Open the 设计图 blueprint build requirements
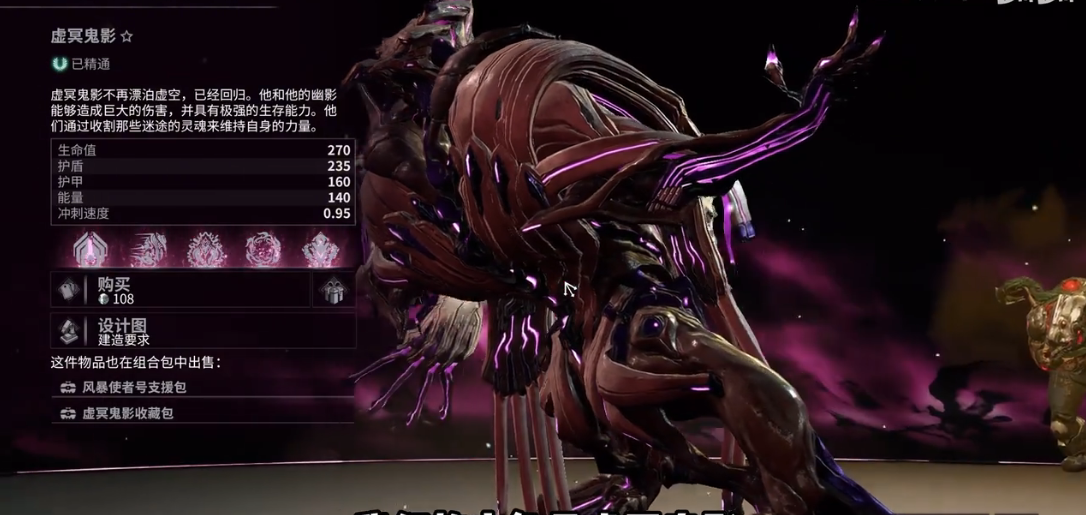 [x=200, y=331]
